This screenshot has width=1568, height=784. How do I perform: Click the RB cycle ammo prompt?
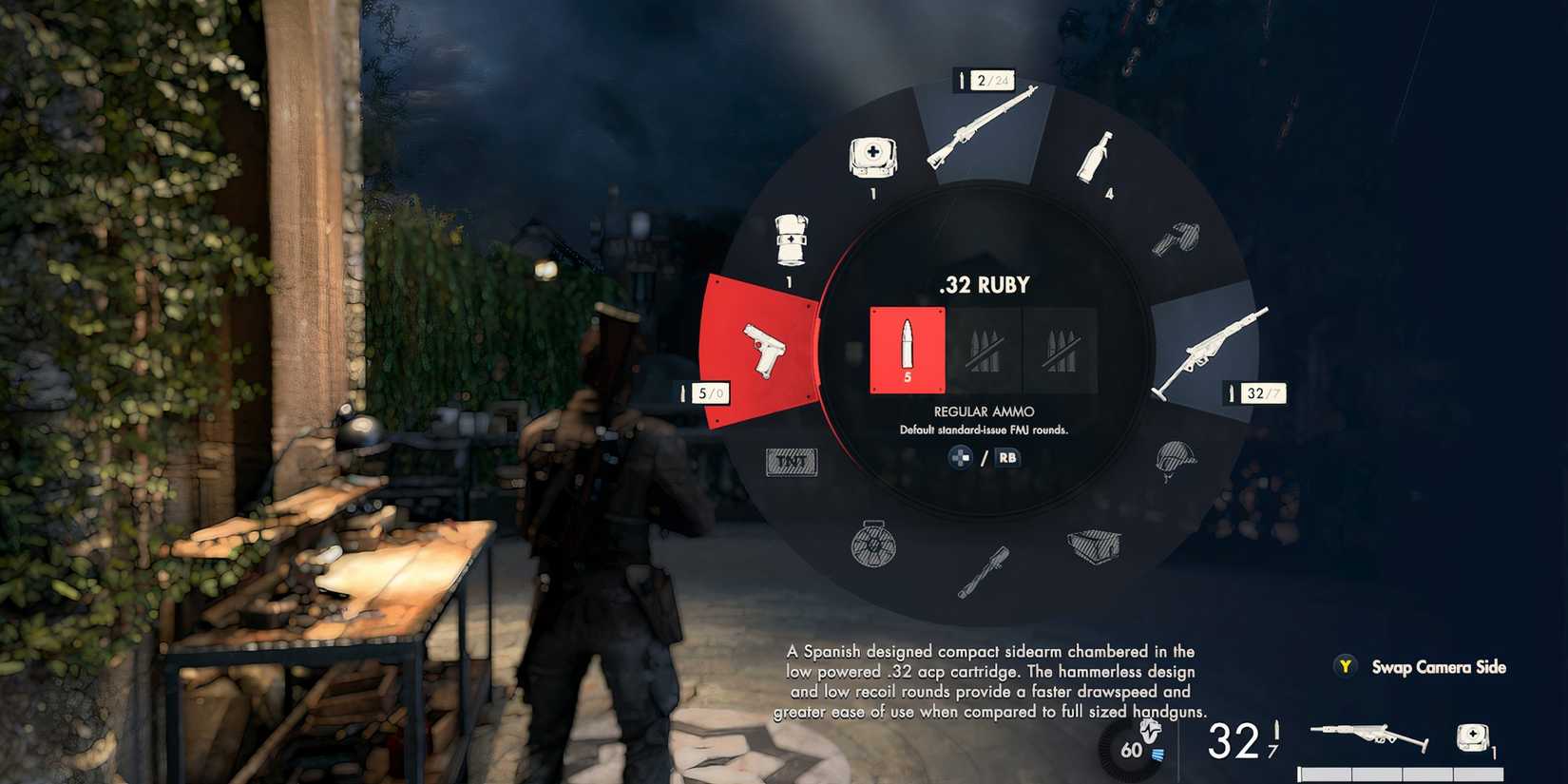(1007, 458)
